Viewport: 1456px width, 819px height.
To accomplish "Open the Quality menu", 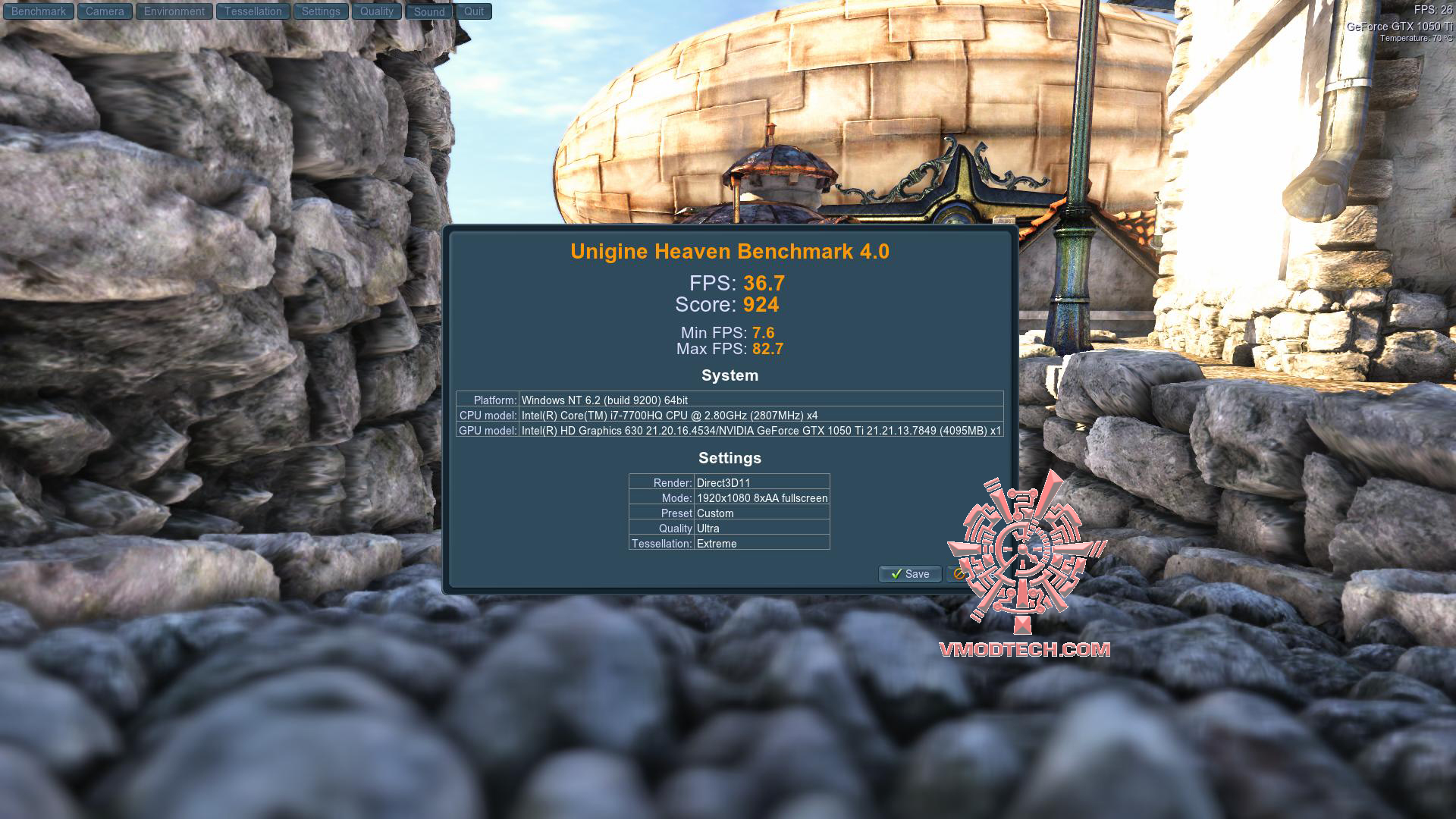I will click(x=377, y=11).
